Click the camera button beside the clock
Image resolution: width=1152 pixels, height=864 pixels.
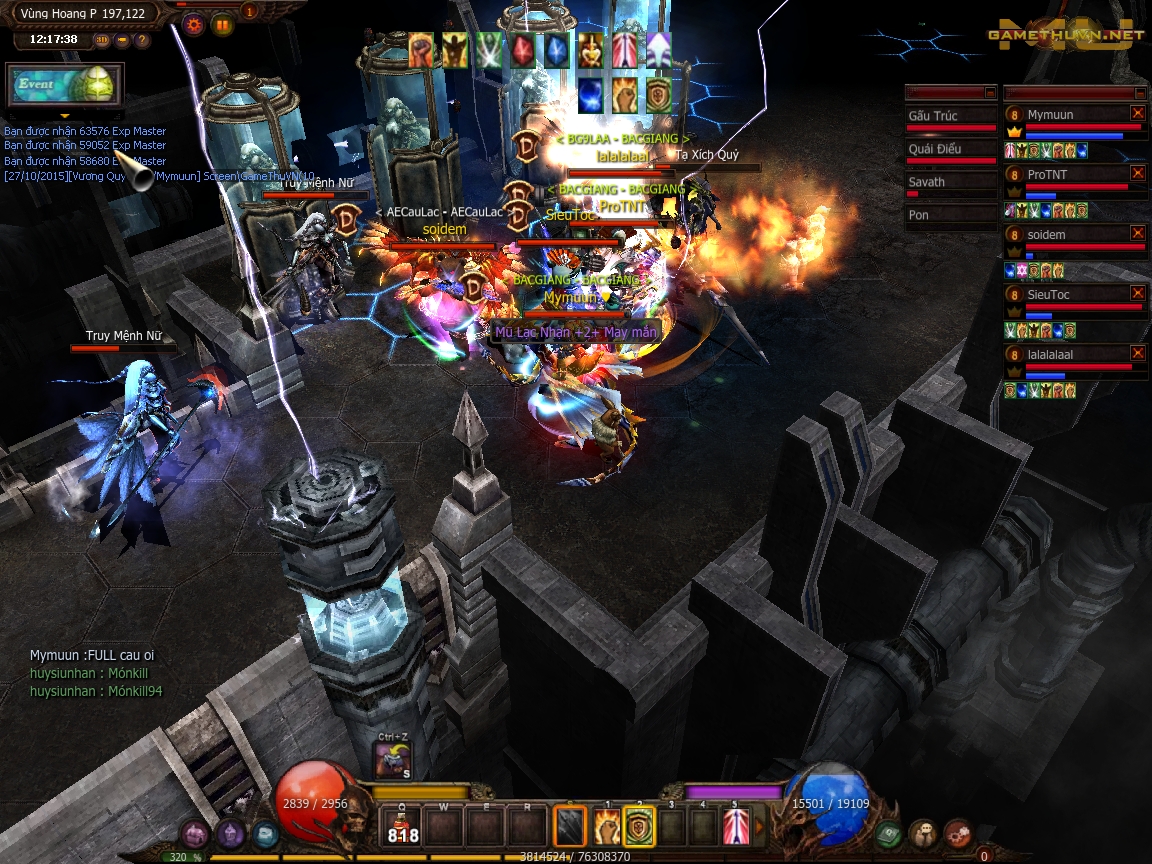(x=122, y=40)
